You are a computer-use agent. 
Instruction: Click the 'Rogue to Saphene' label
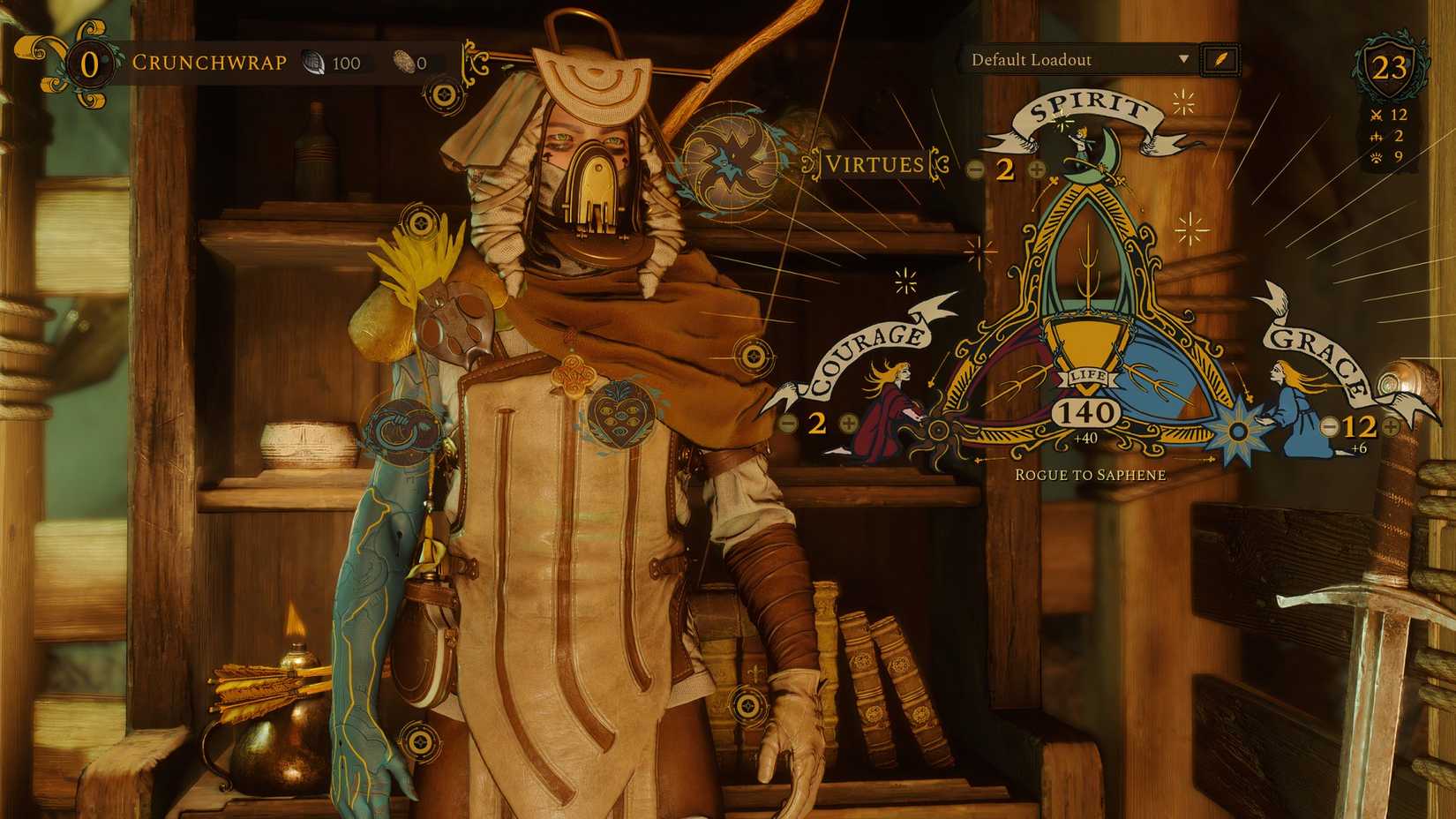click(x=1091, y=474)
